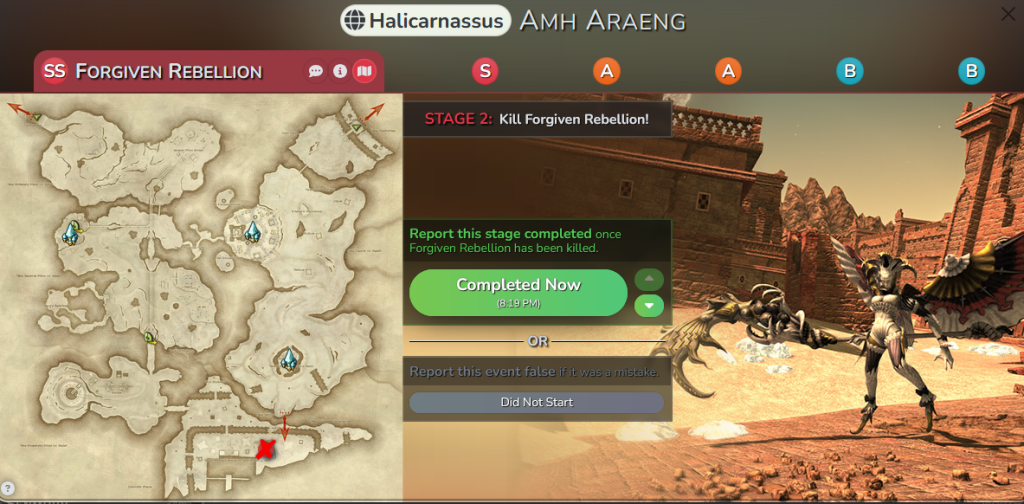Increase completion time with the up arrow

point(649,278)
